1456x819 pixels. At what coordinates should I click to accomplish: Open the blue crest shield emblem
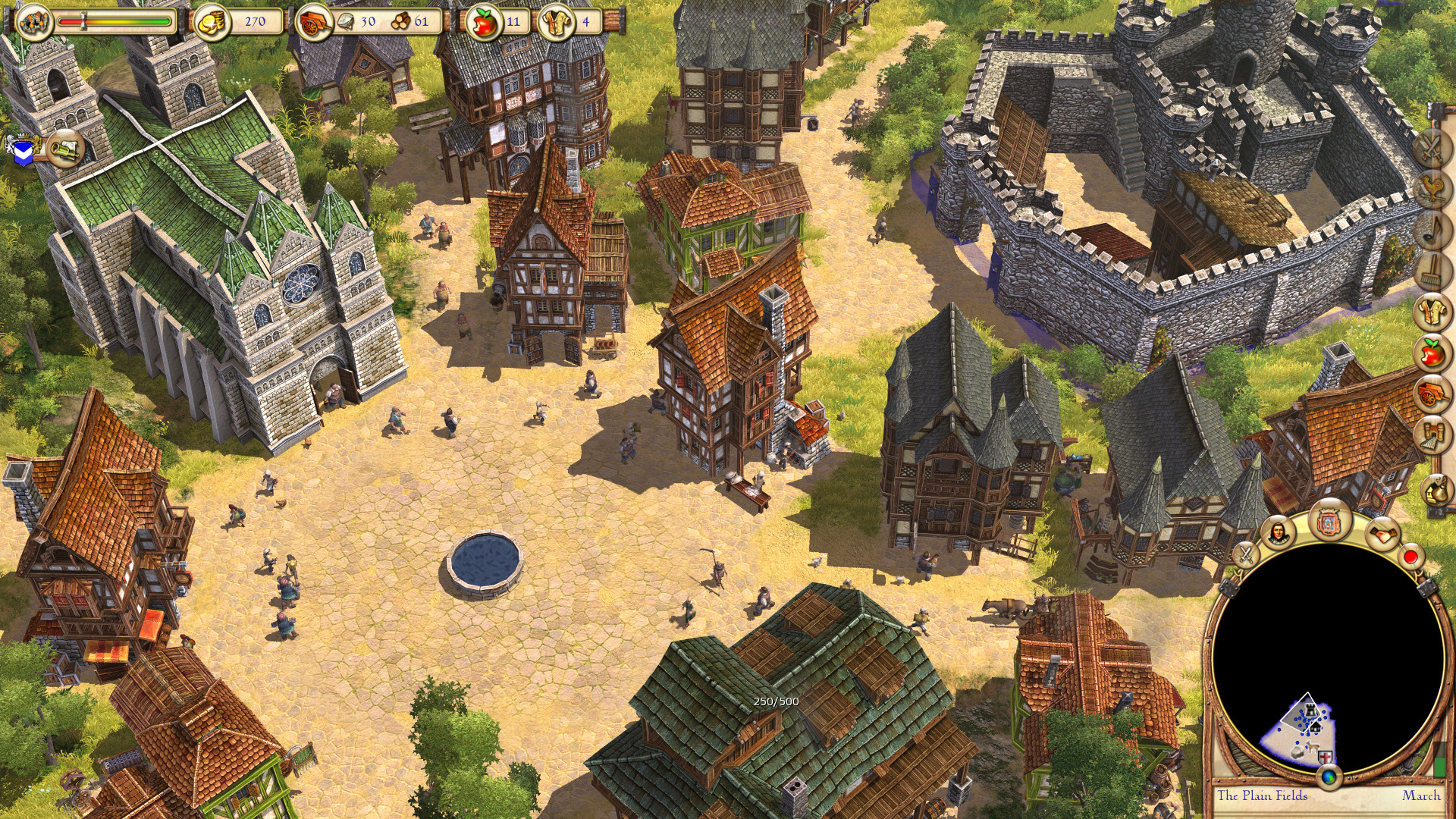click(x=22, y=149)
